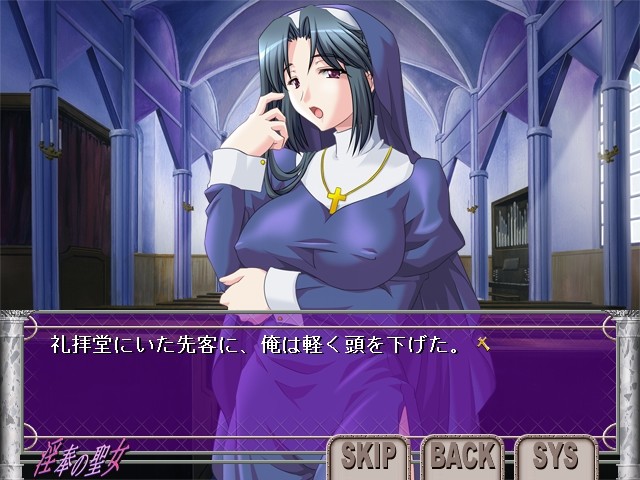Click the SKIP button

click(368, 457)
